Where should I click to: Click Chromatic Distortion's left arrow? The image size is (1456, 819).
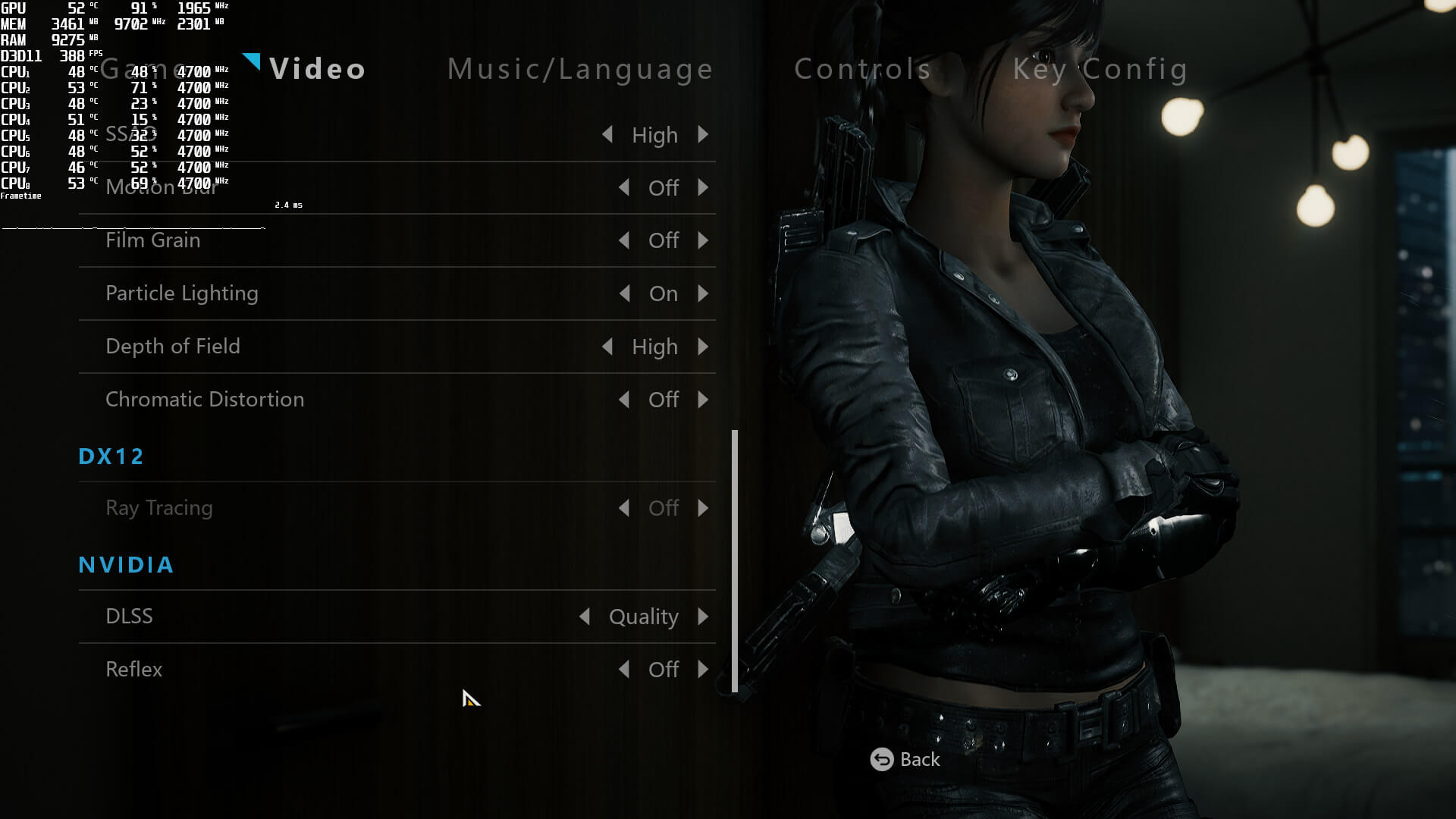(624, 400)
